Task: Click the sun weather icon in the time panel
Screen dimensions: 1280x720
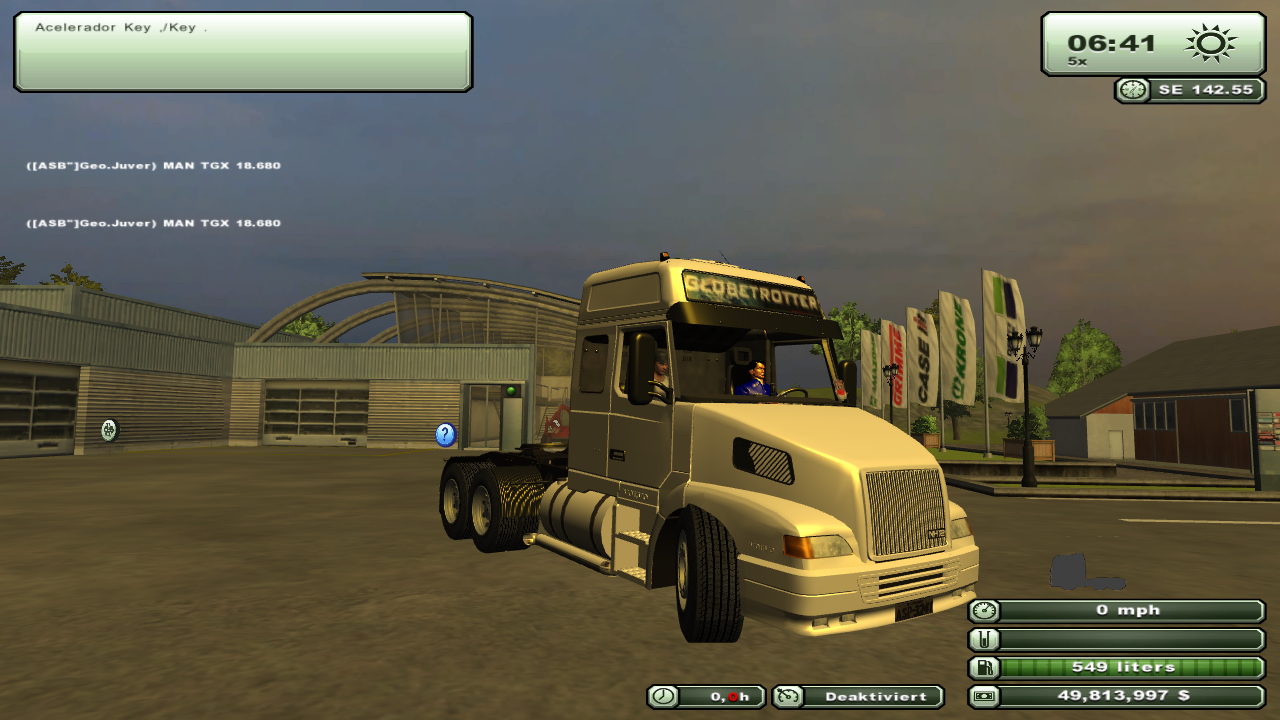Action: coord(1210,42)
